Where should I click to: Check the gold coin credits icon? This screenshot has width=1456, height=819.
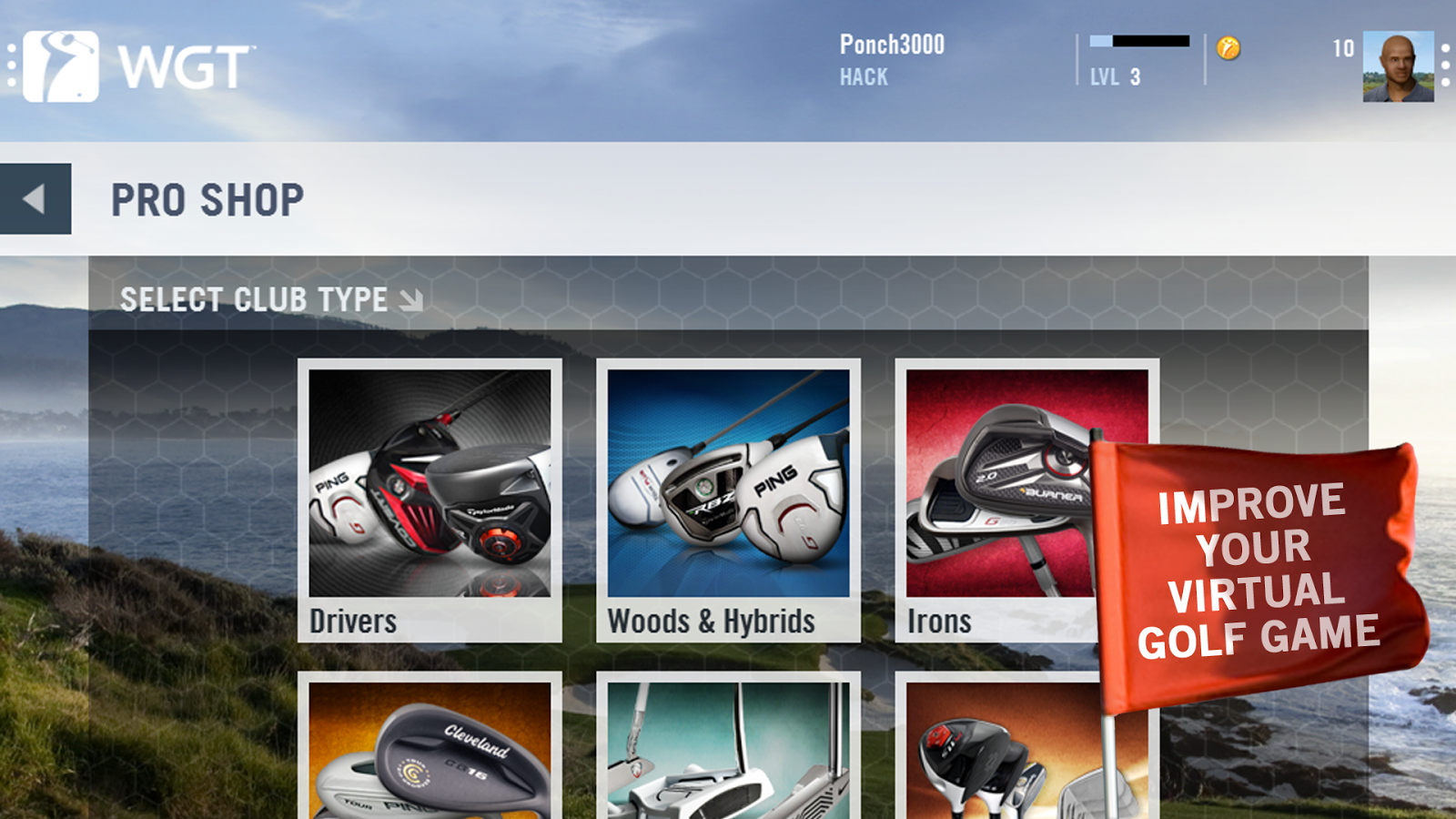(1228, 48)
